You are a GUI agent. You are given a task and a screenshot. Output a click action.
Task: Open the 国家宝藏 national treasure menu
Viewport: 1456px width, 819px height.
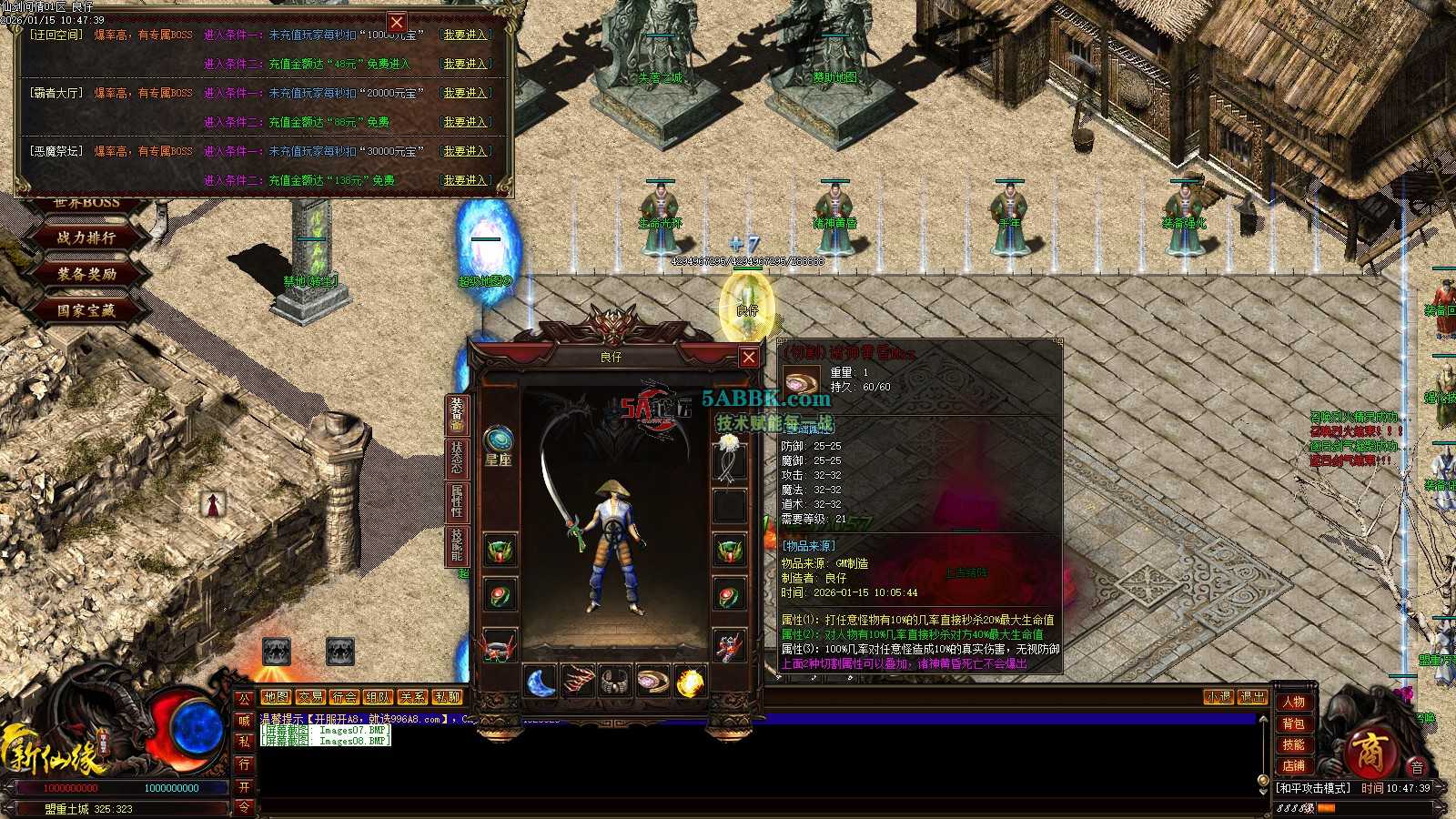(x=86, y=310)
